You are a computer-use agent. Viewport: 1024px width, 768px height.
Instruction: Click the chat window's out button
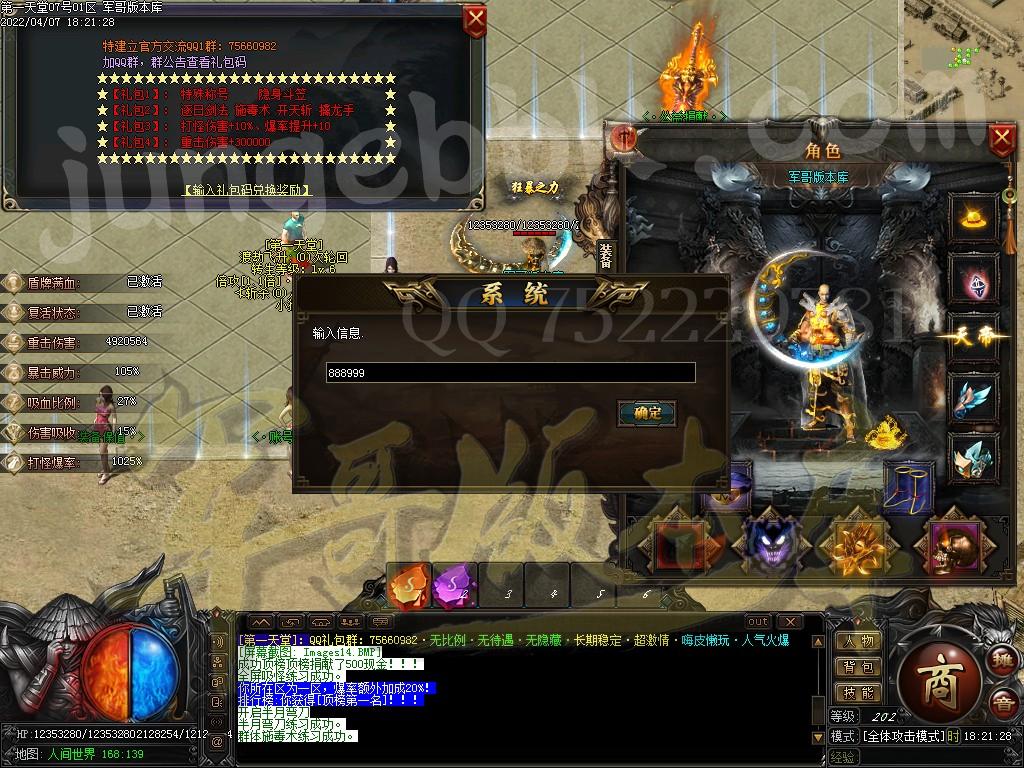[758, 622]
